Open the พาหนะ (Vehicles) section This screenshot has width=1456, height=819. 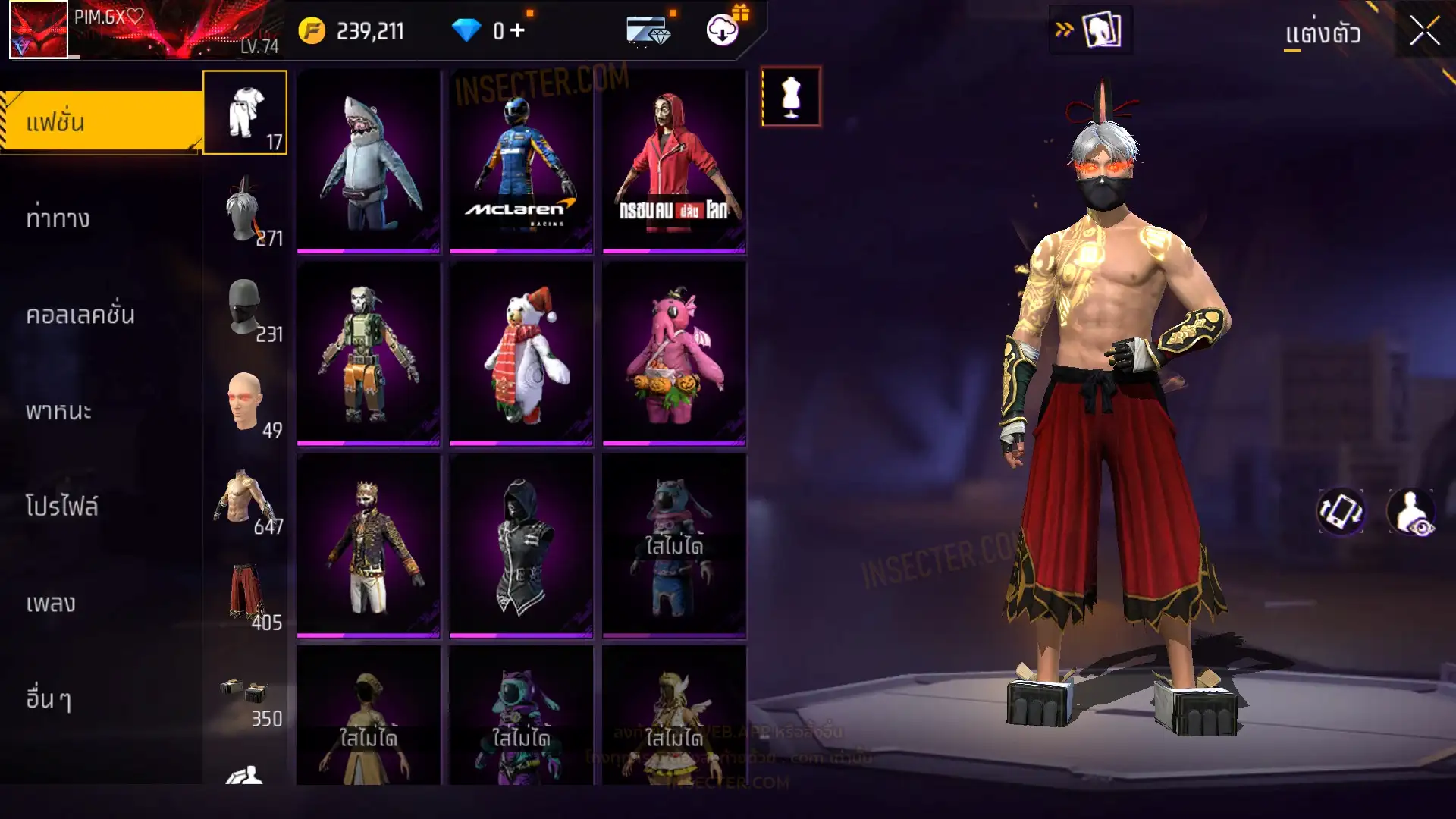(x=58, y=411)
